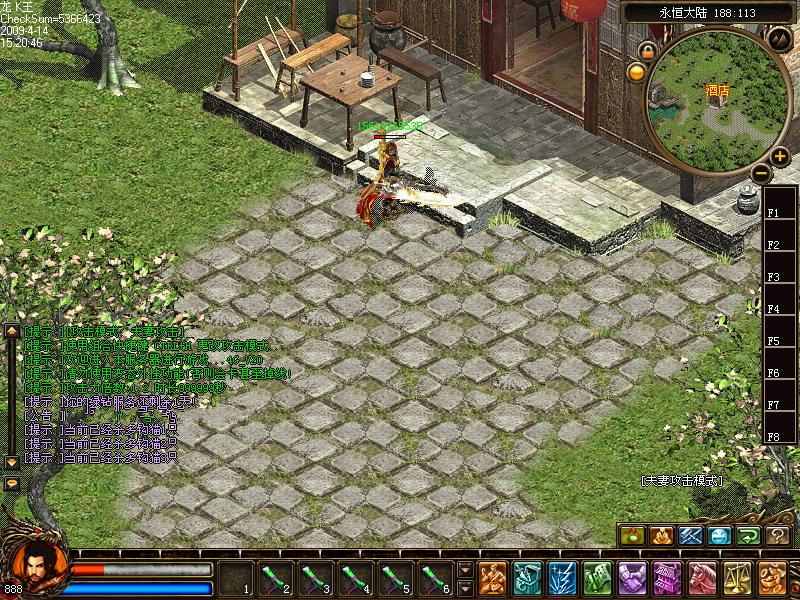
Task: Click the round orange button beside the minimap
Action: pos(636,72)
